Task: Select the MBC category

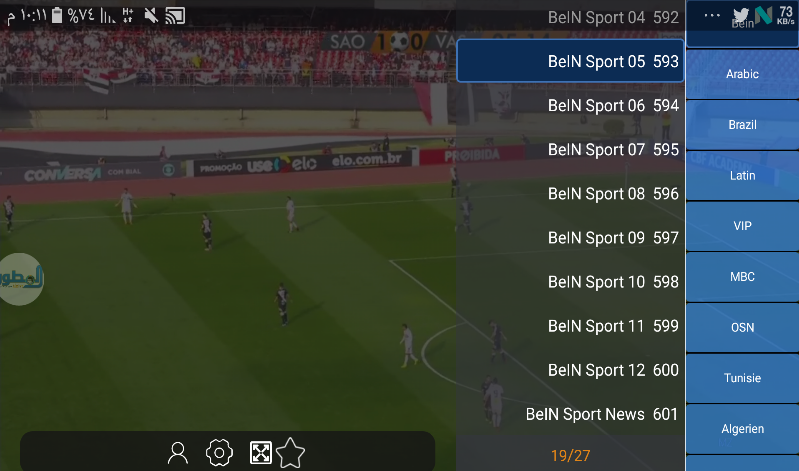Action: pyautogui.click(x=742, y=276)
